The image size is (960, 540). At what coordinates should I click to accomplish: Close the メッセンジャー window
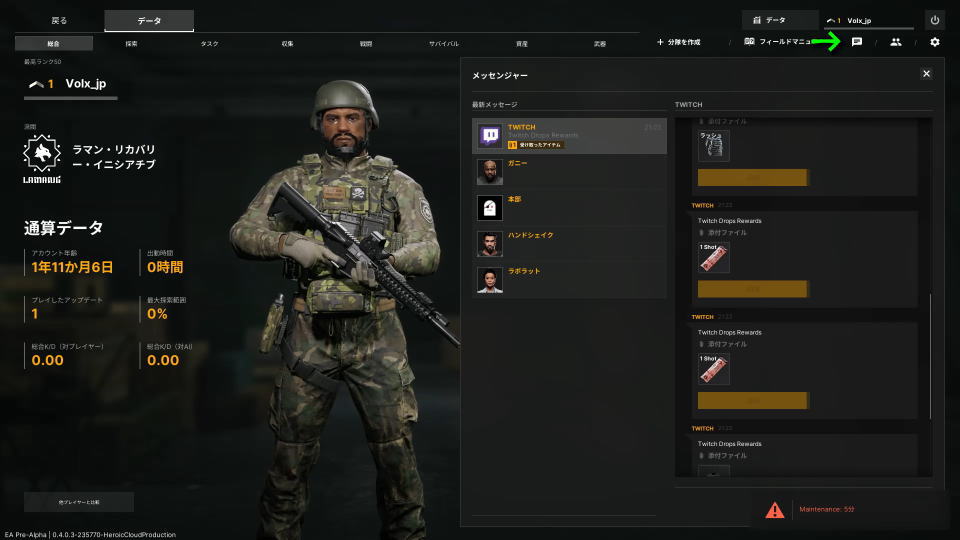tap(926, 74)
